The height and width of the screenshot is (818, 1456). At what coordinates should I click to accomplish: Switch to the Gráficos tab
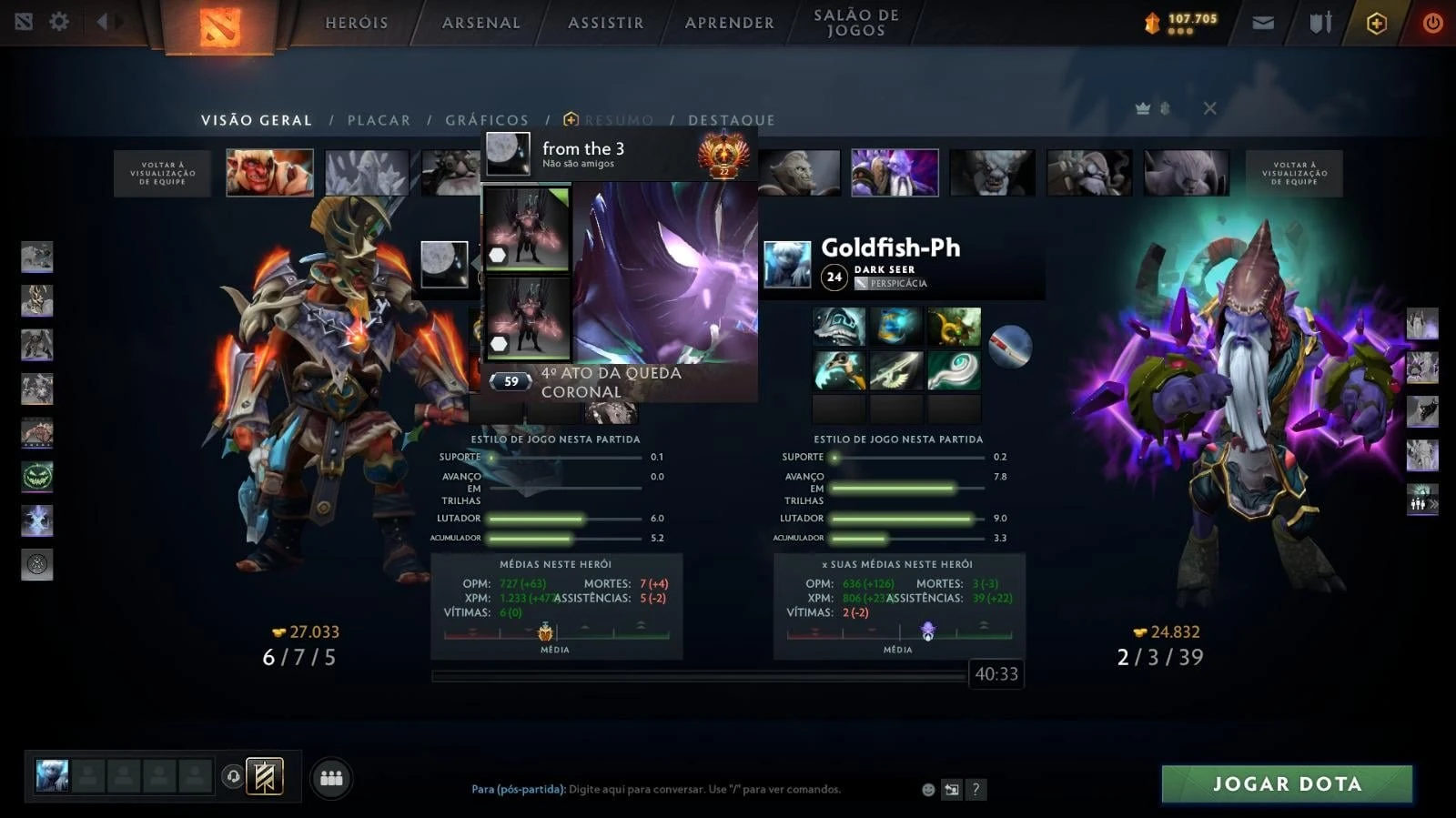[x=487, y=120]
